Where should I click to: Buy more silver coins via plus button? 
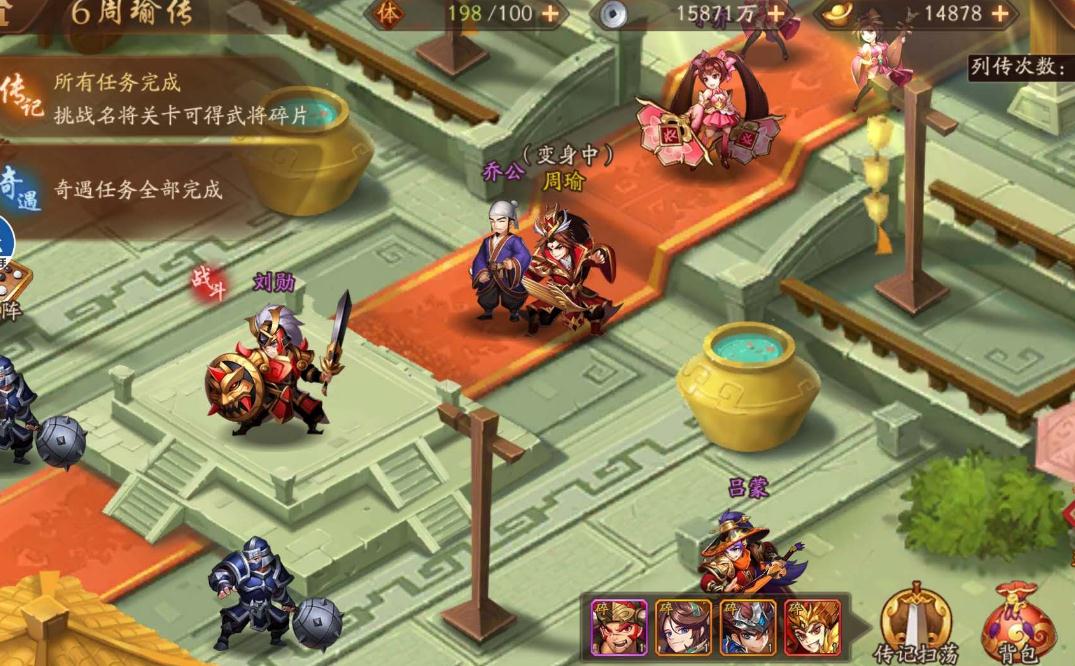[777, 14]
